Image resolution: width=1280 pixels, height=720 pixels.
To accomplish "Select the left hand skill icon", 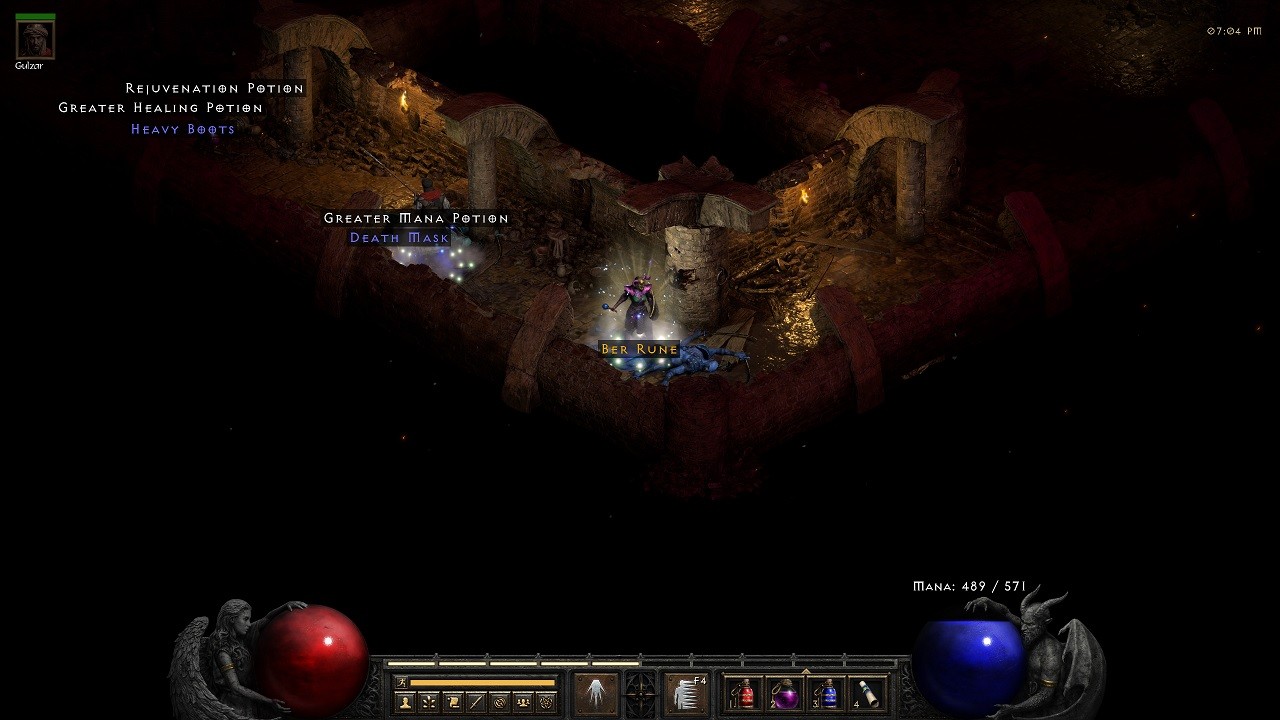I will [596, 693].
